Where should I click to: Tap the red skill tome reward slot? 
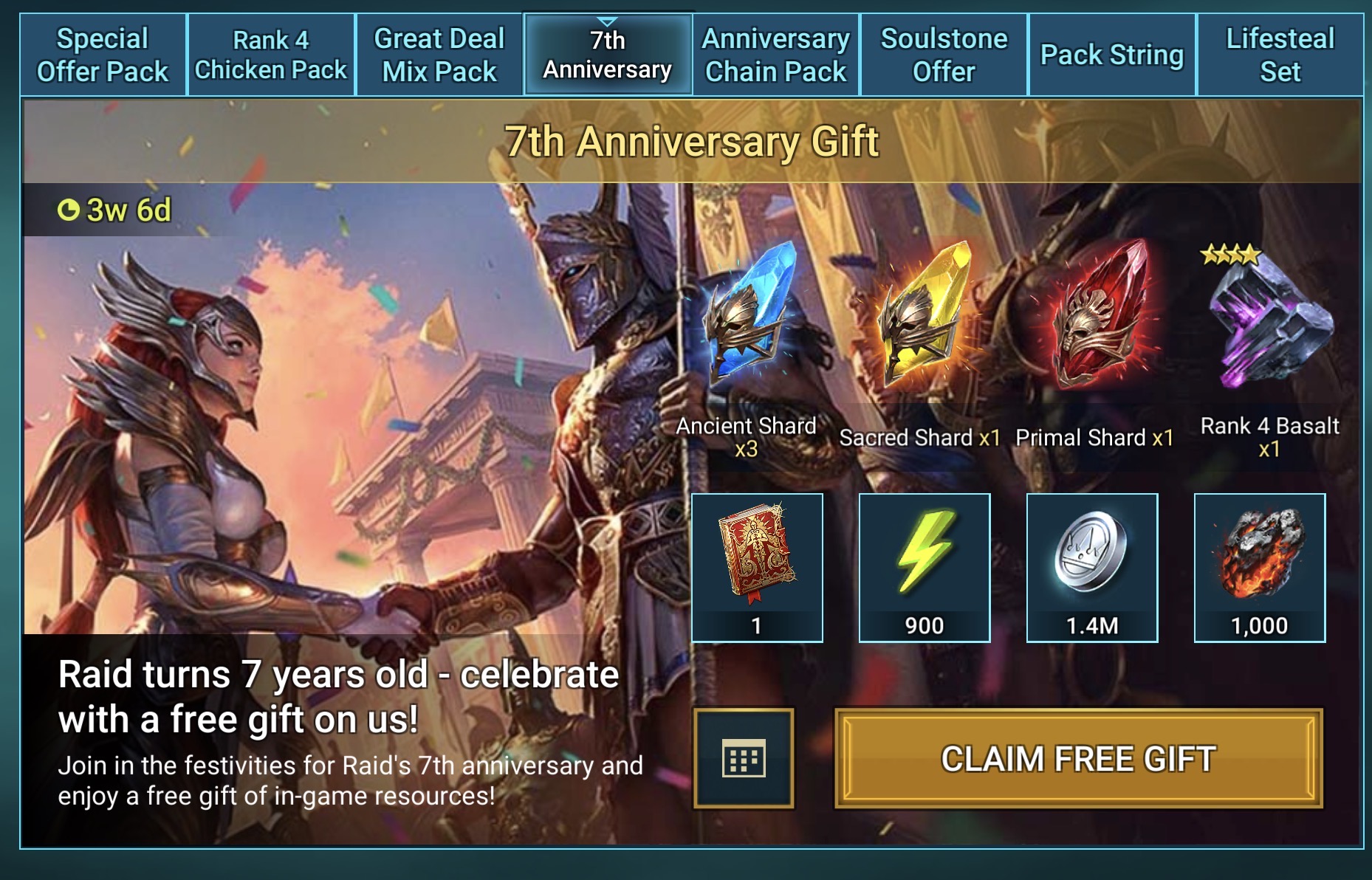pyautogui.click(x=757, y=567)
